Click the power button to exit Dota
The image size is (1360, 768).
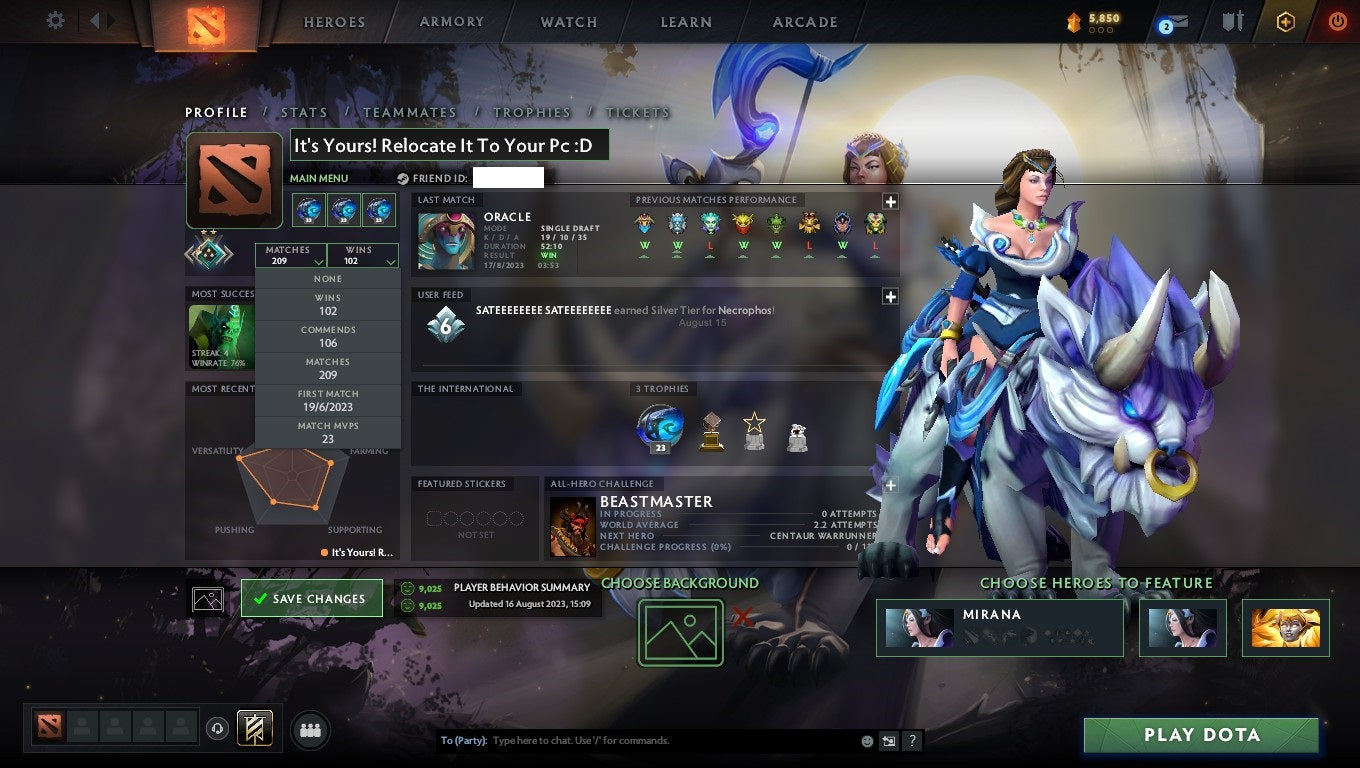[x=1337, y=21]
